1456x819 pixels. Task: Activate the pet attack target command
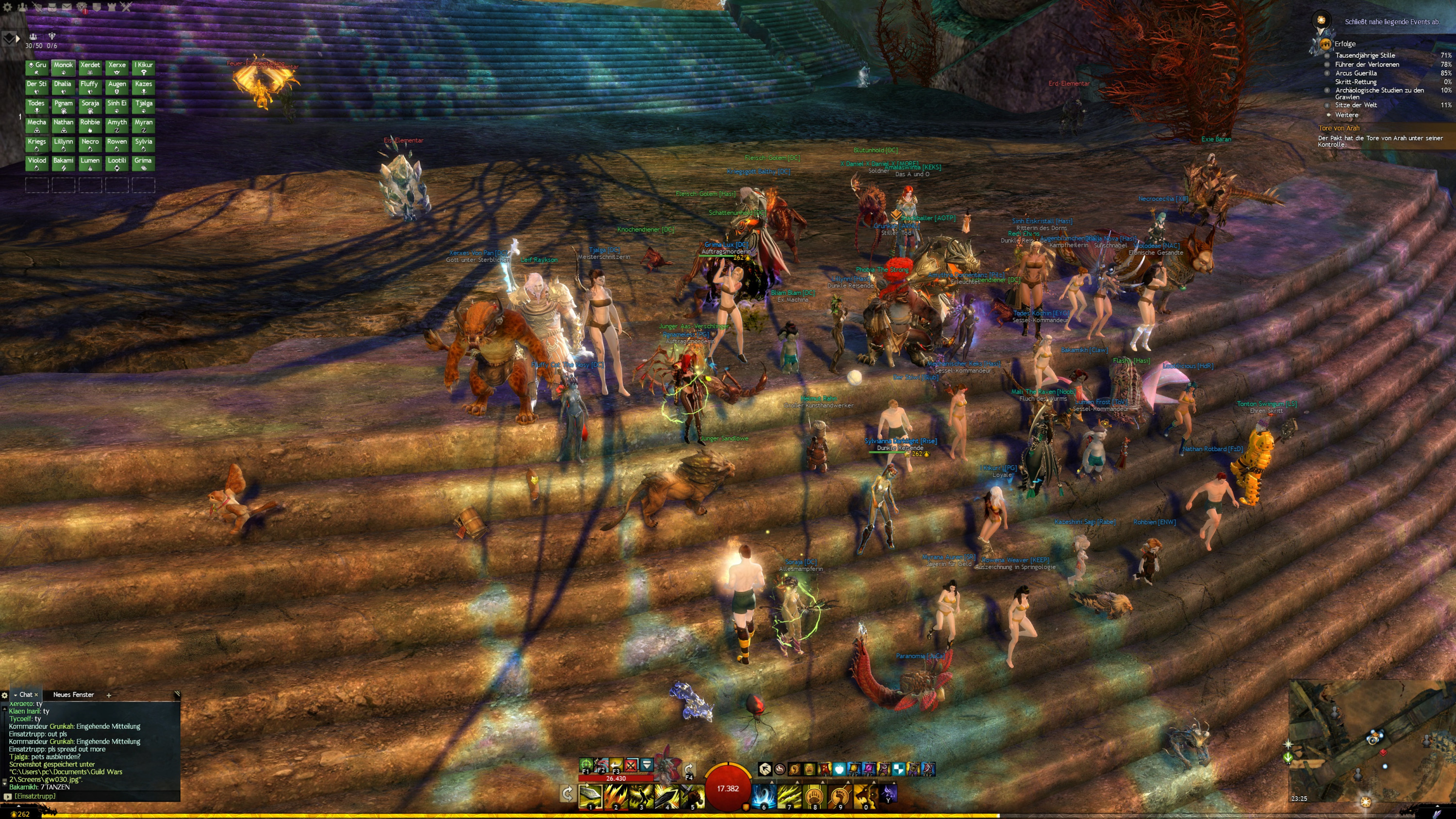pos(586,765)
